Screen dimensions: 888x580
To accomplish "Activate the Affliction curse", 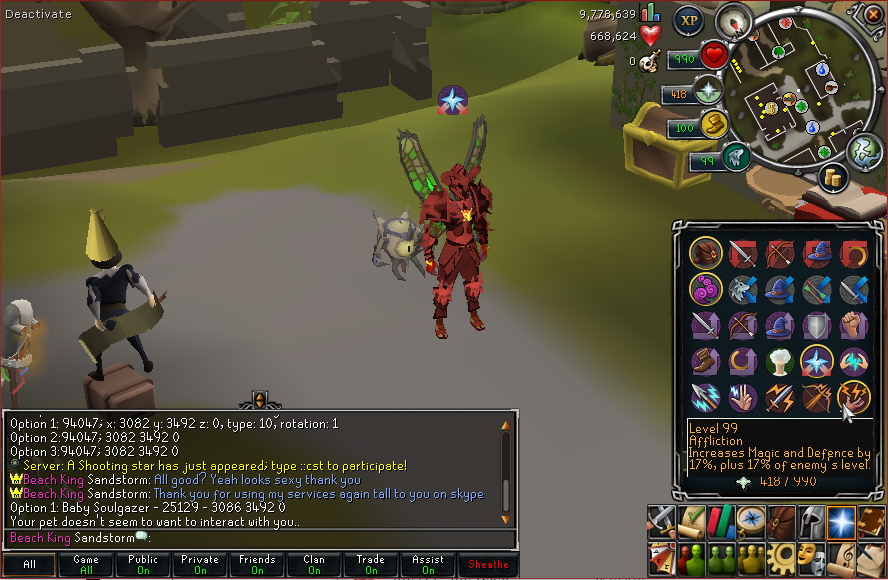I will click(853, 397).
